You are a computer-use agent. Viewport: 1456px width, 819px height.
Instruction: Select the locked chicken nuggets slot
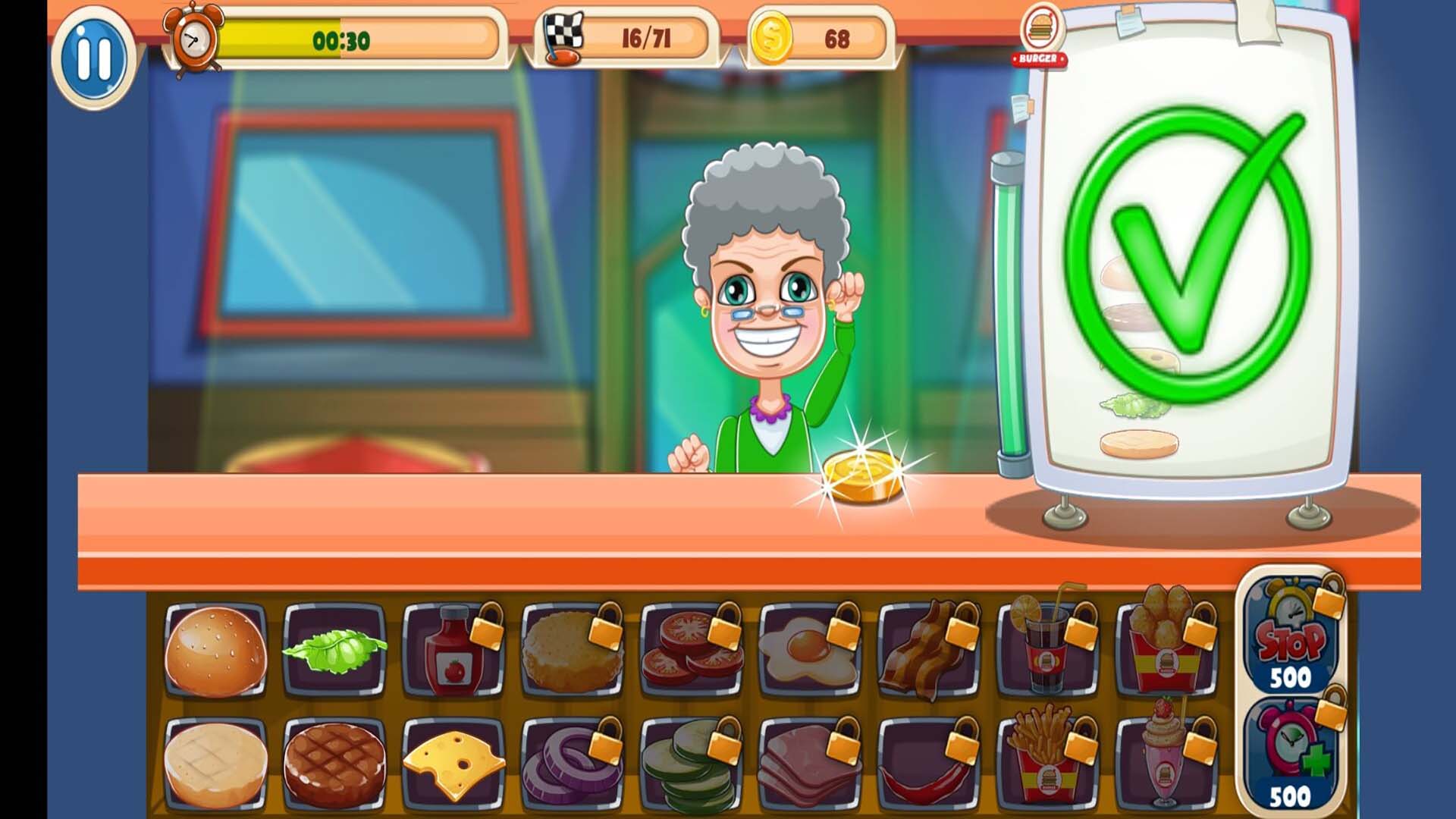[1166, 651]
